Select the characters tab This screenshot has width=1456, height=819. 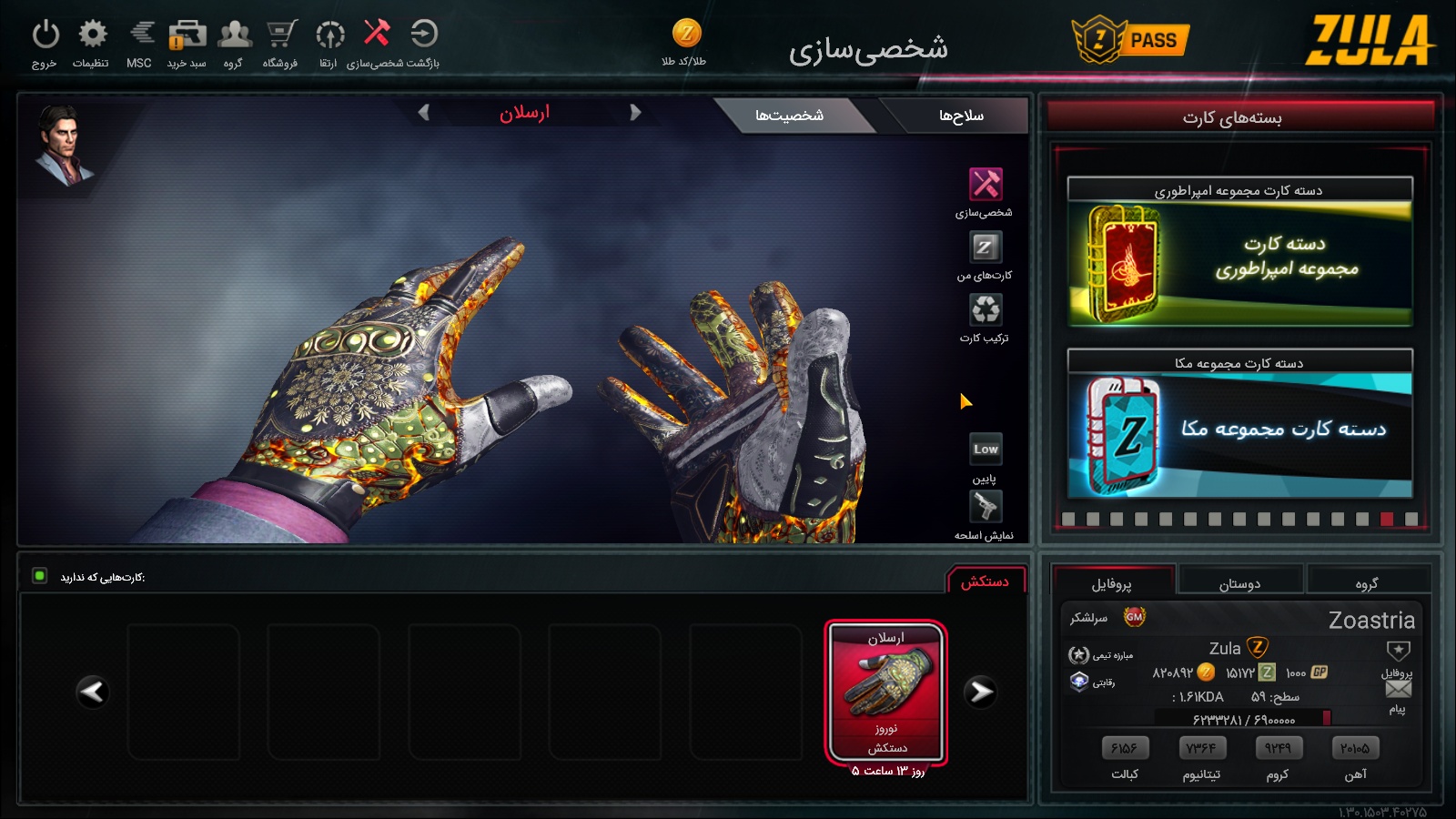(x=789, y=116)
